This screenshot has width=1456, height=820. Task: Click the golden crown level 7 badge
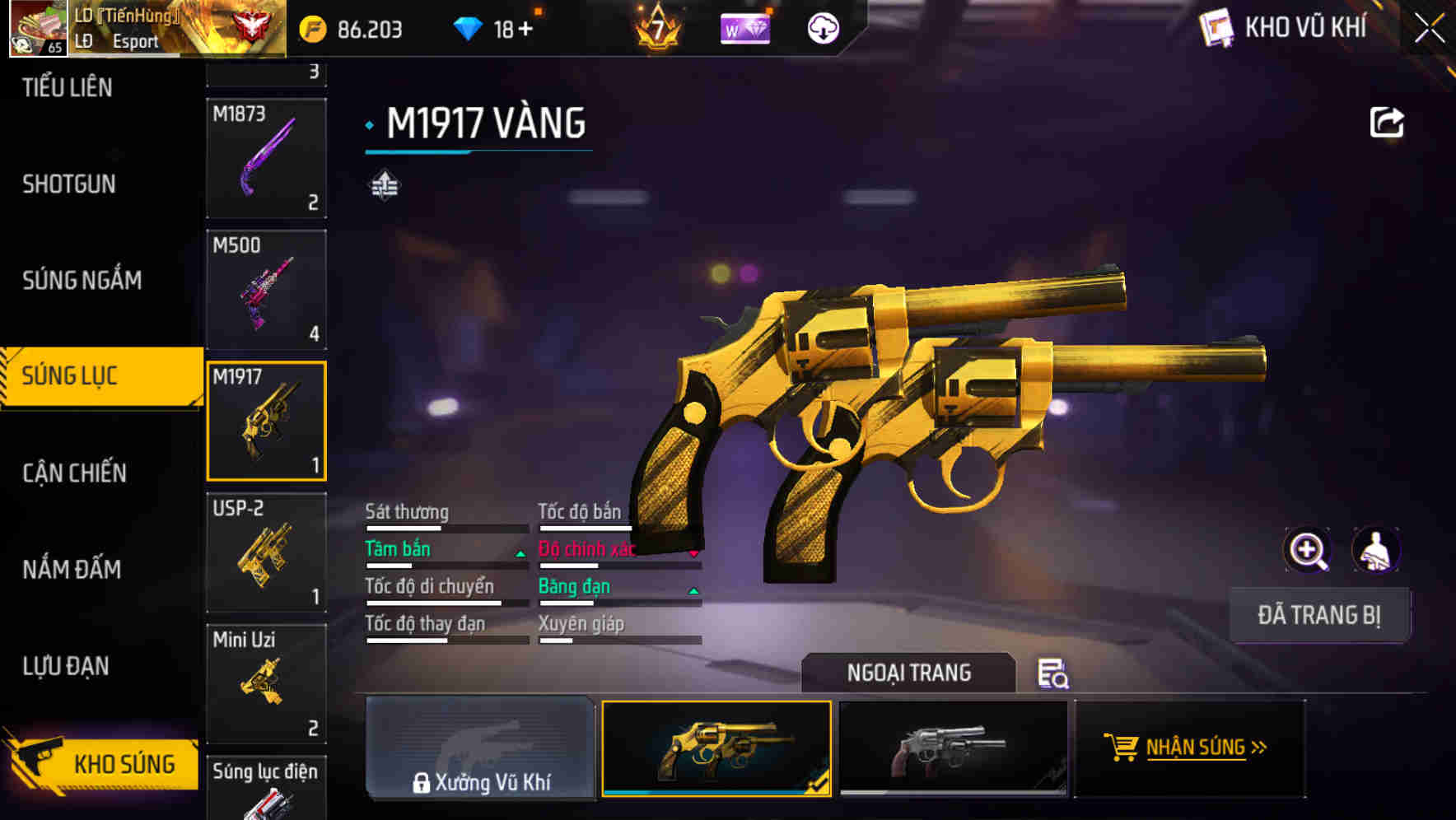point(656,28)
